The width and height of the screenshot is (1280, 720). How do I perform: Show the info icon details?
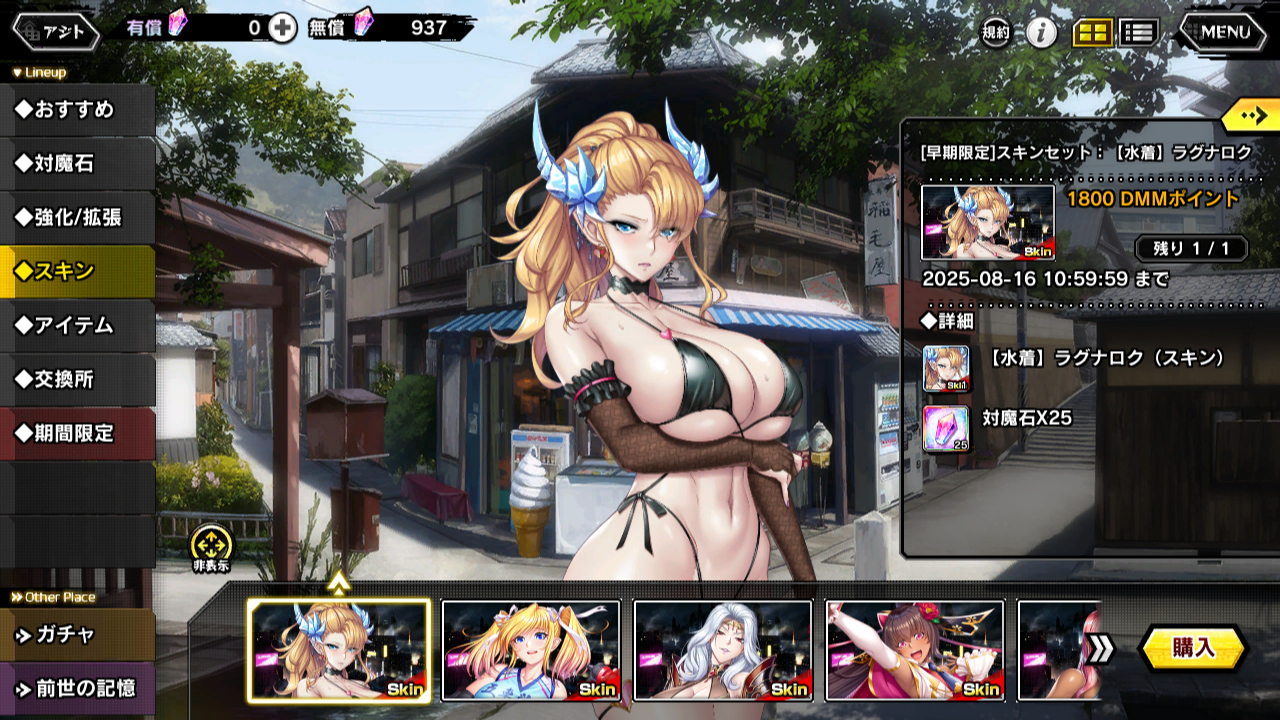pos(1042,33)
